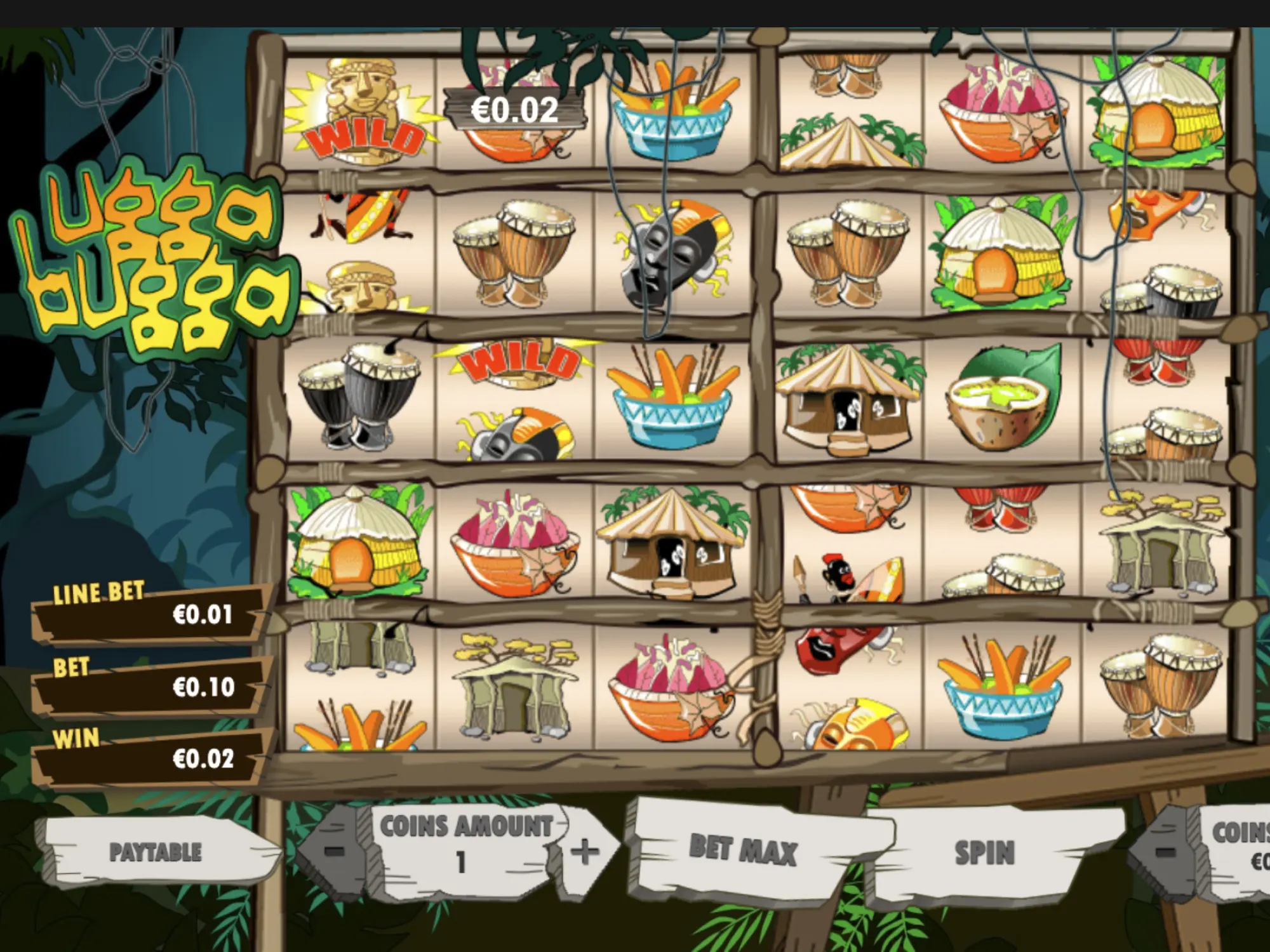Decrease the coins amount with minus
Image resolution: width=1270 pixels, height=952 pixels.
click(335, 850)
